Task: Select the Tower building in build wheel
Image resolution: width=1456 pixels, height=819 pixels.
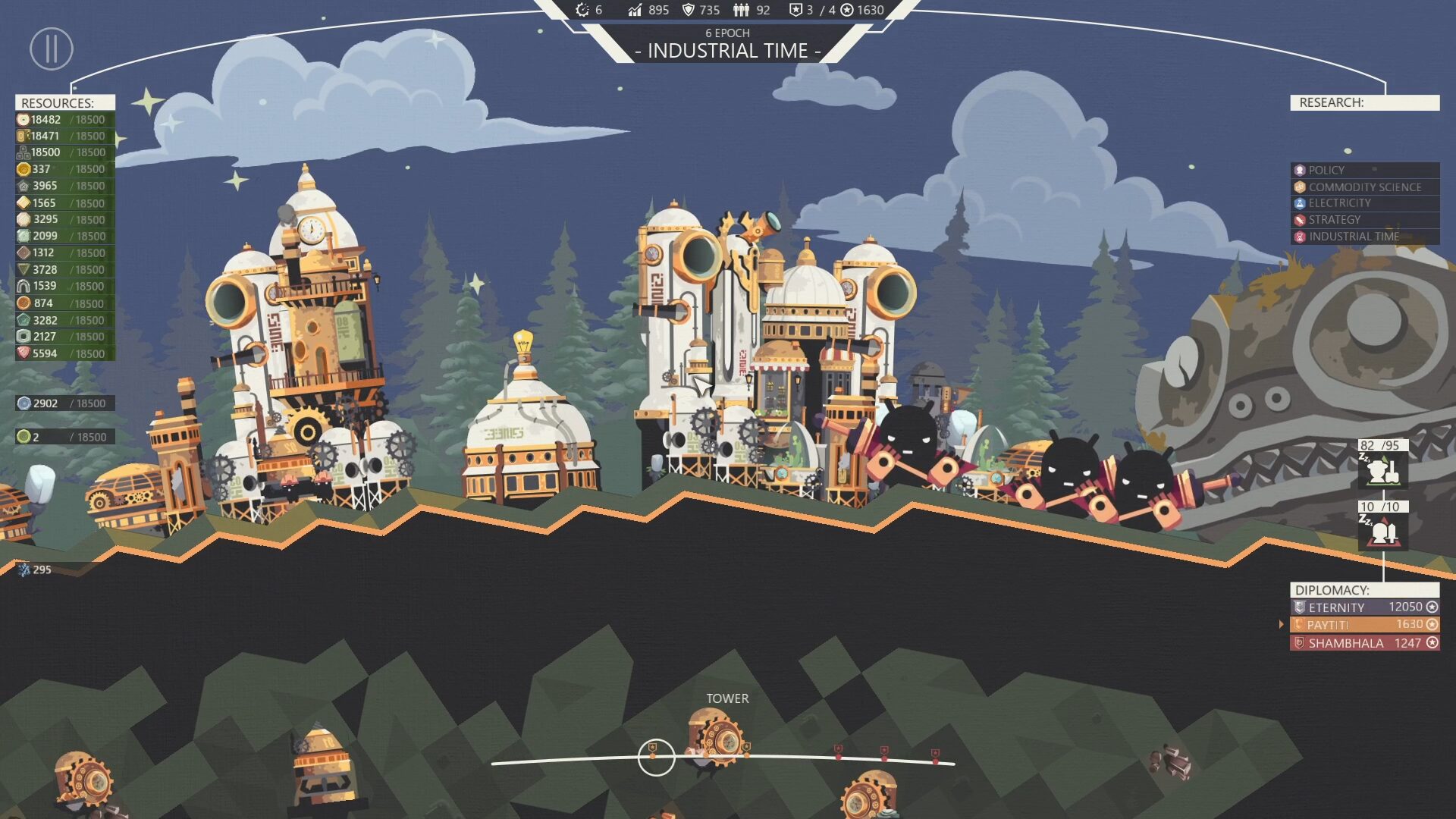Action: (x=717, y=737)
